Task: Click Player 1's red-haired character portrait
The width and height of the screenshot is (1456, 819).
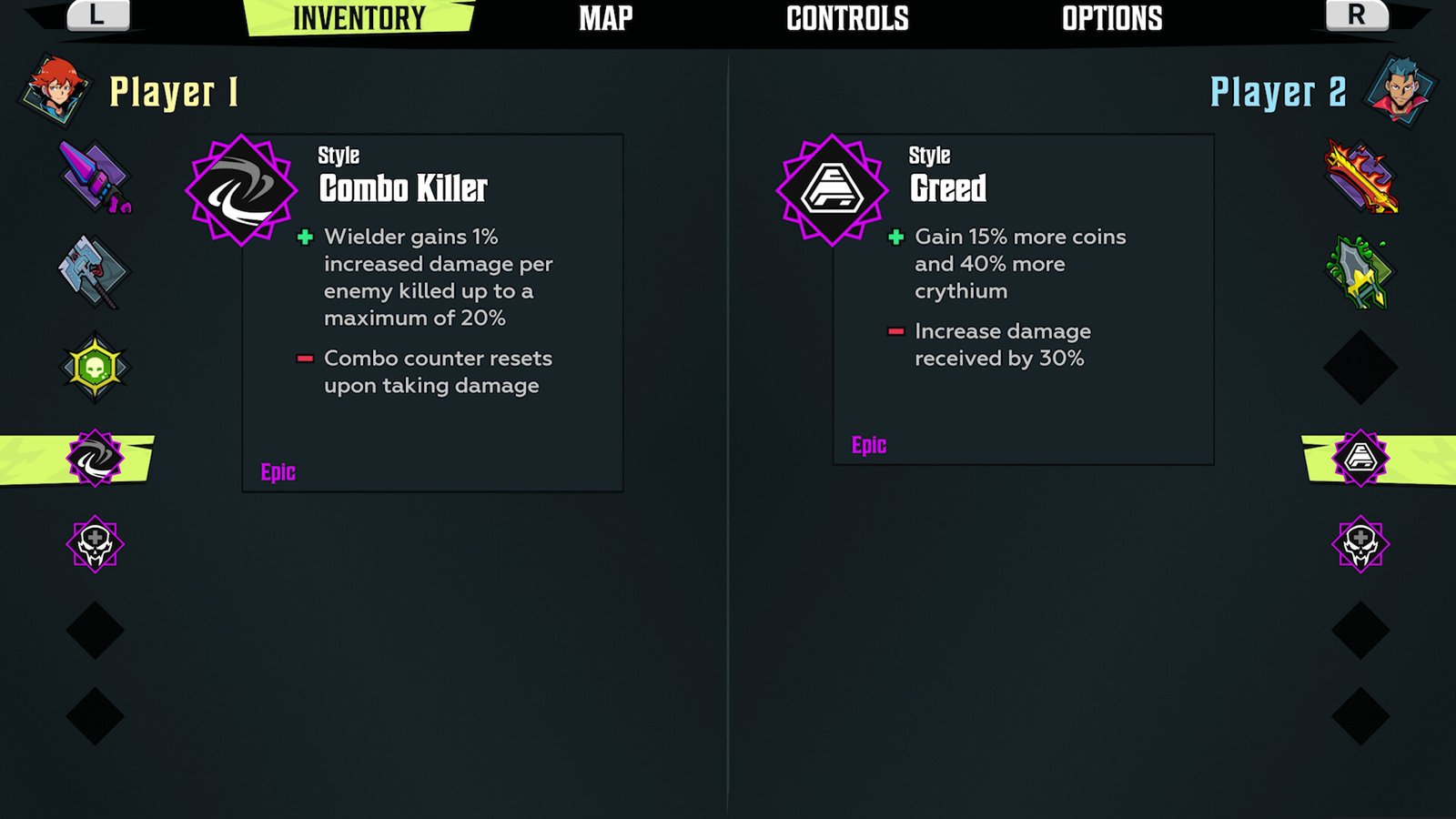Action: [55, 89]
